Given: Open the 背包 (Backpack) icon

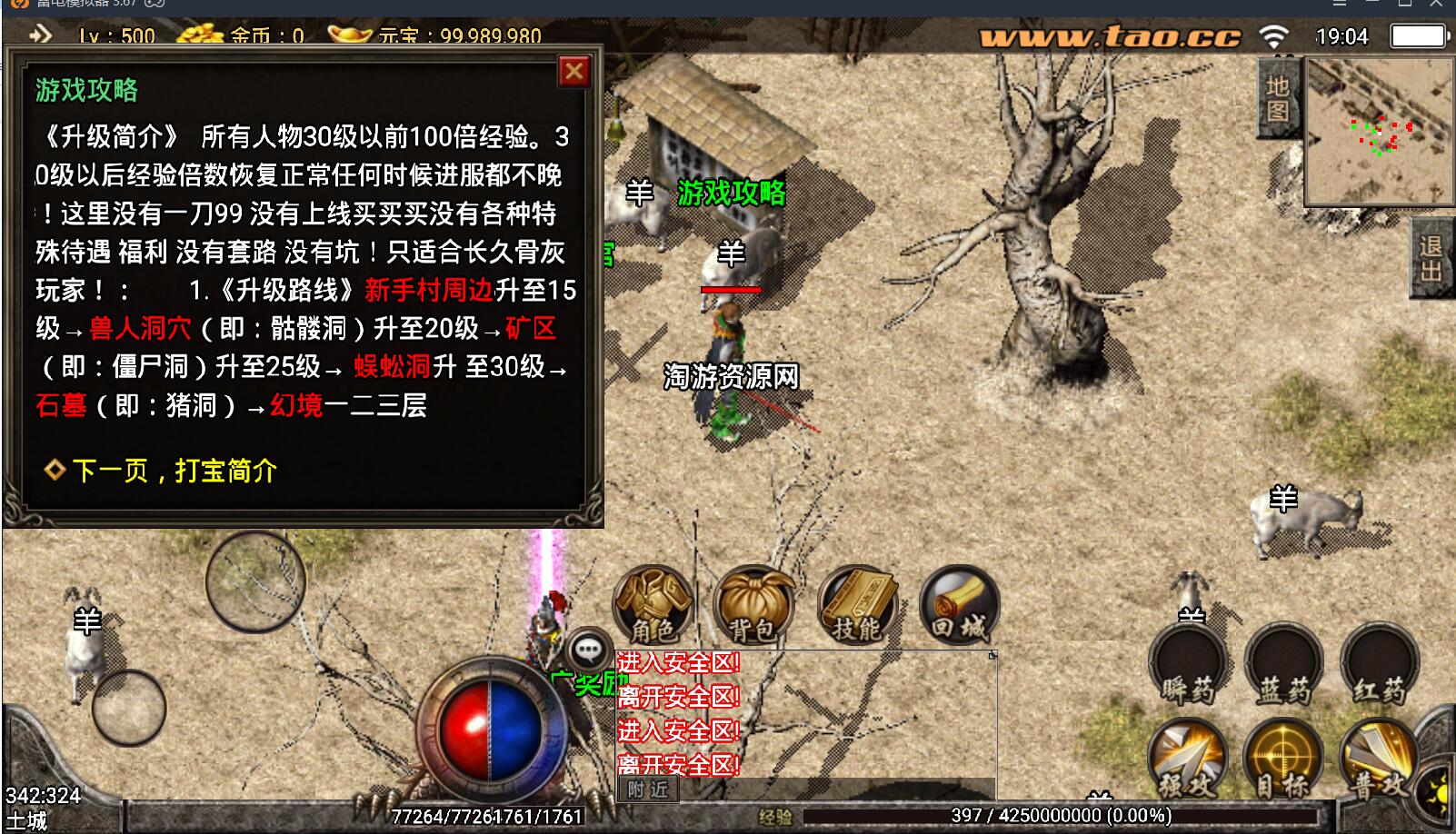Looking at the screenshot, I should [x=754, y=602].
